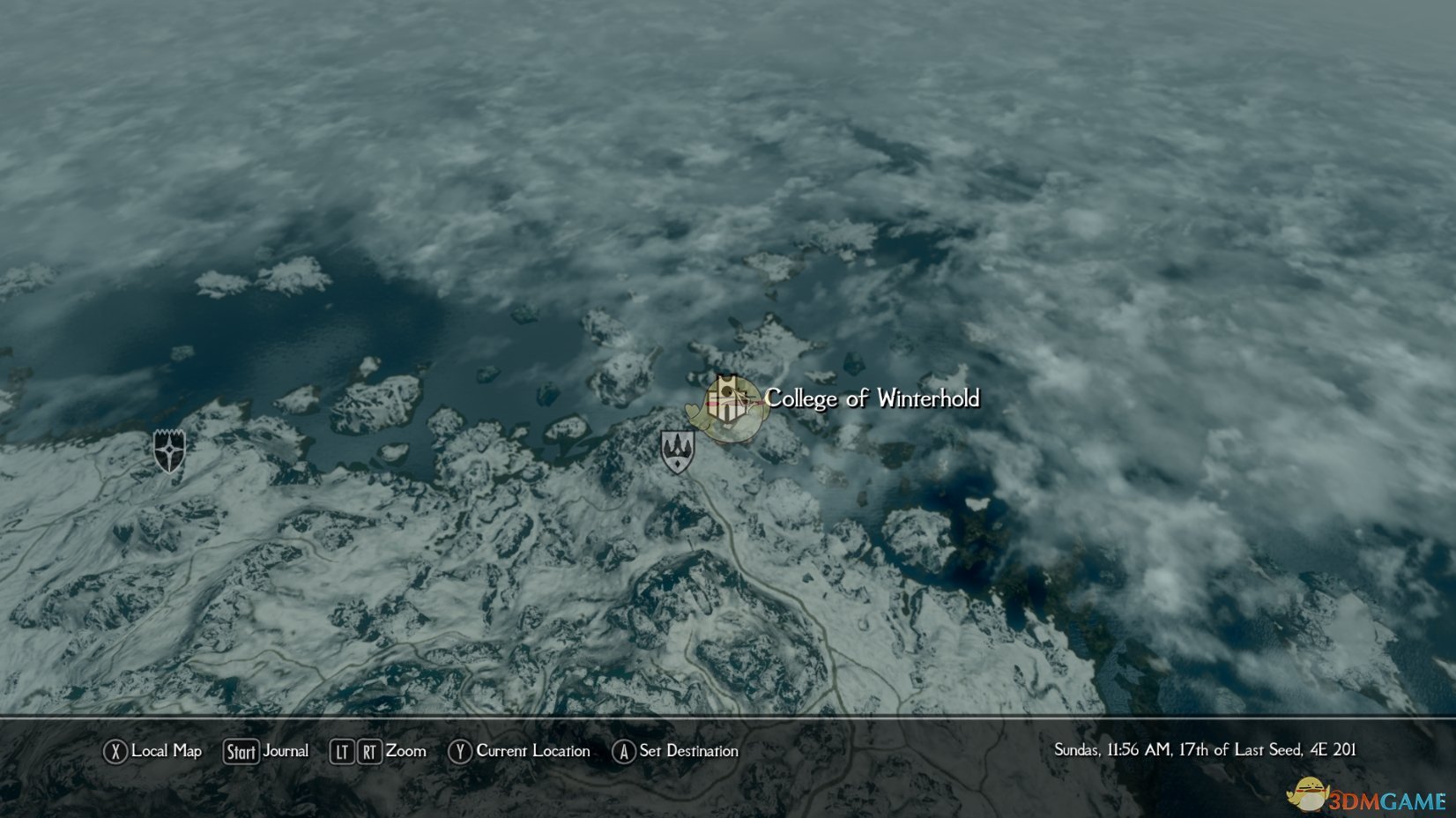
Task: Select the Dawnstar capital shield marker
Action: pos(167,452)
